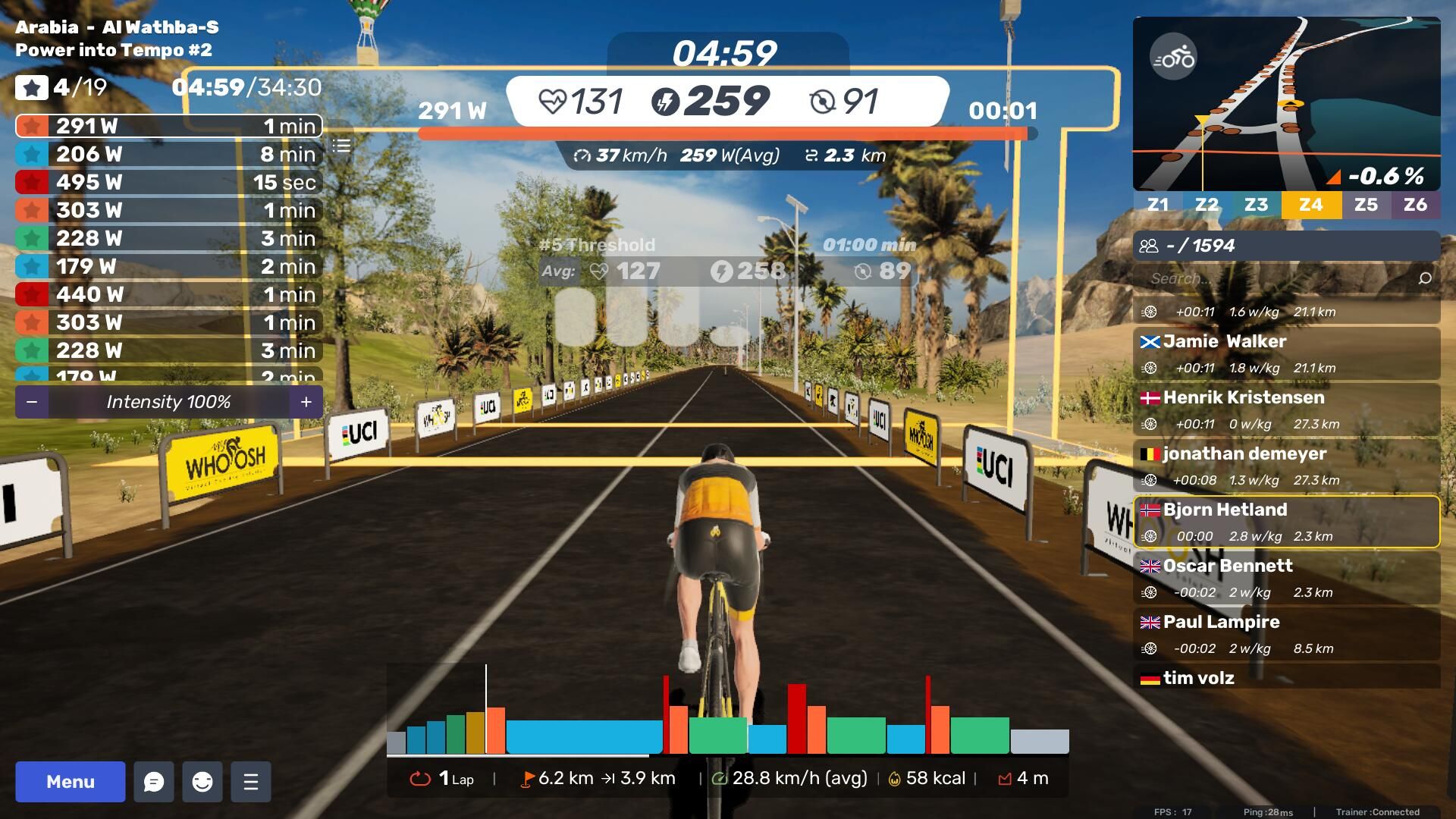The height and width of the screenshot is (819, 1456).
Task: Open the smiley emote button
Action: point(202,782)
